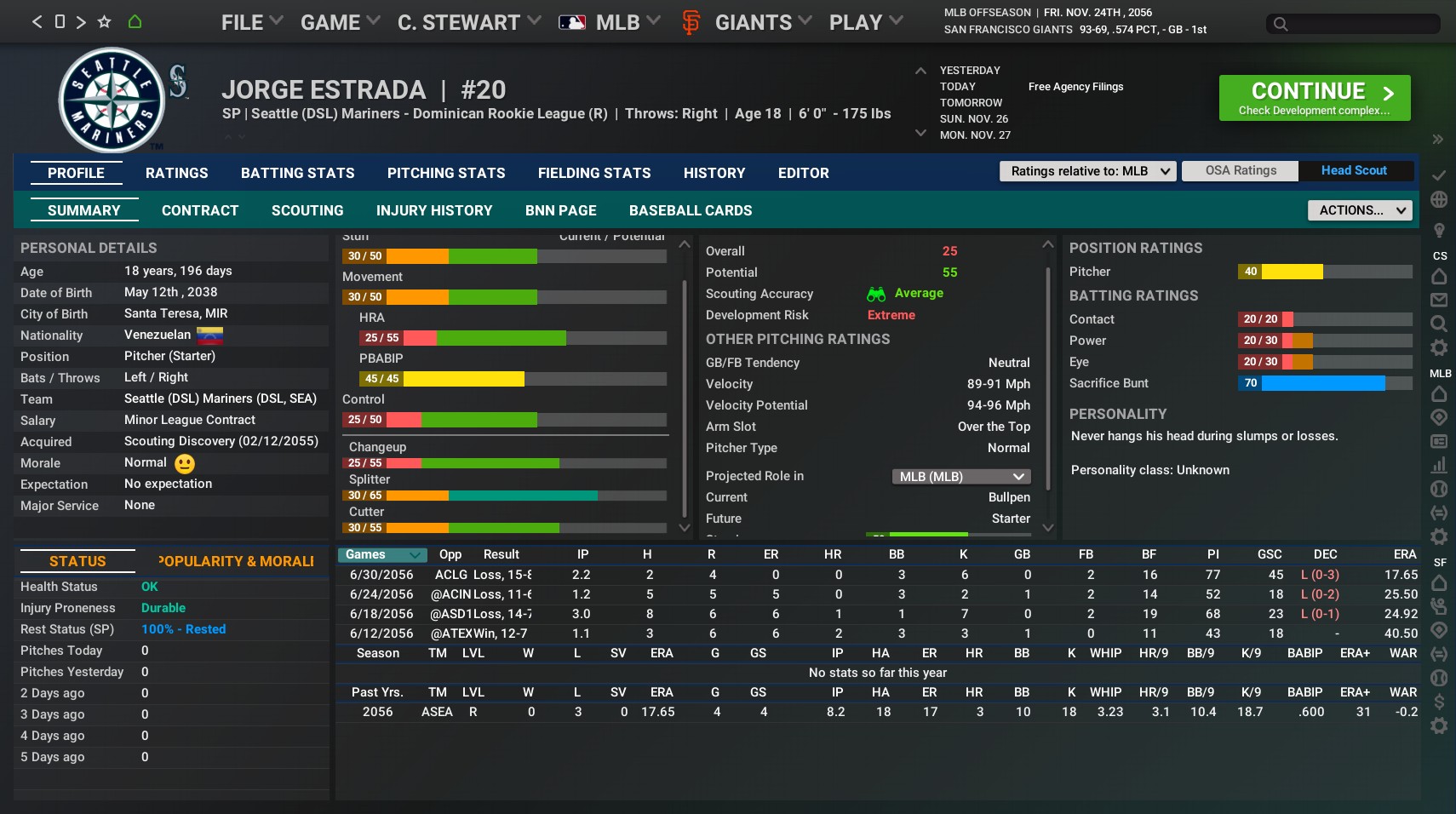Image resolution: width=1456 pixels, height=814 pixels.
Task: Switch to the PITCHING STATS tab
Action: 446,173
